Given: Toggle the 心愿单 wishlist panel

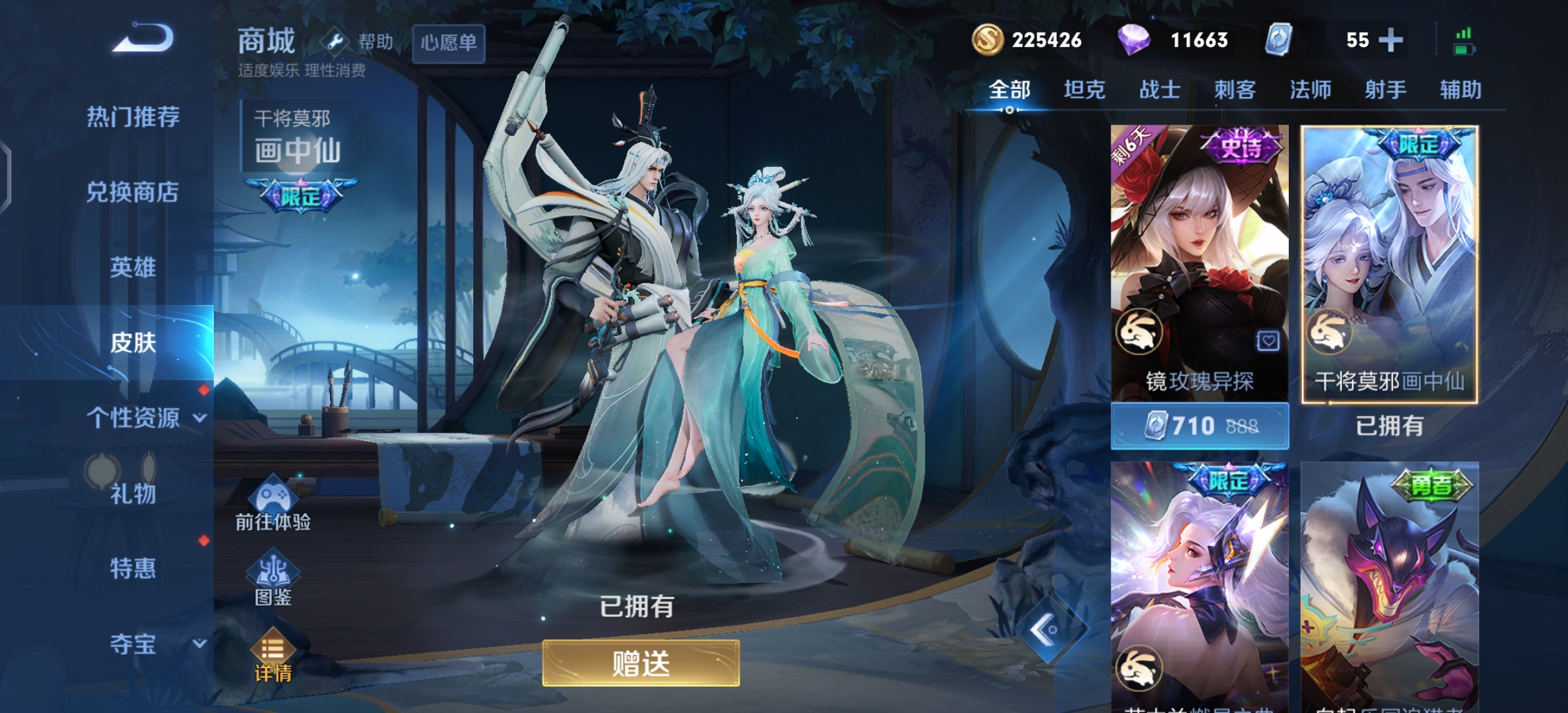Looking at the screenshot, I should 448,42.
